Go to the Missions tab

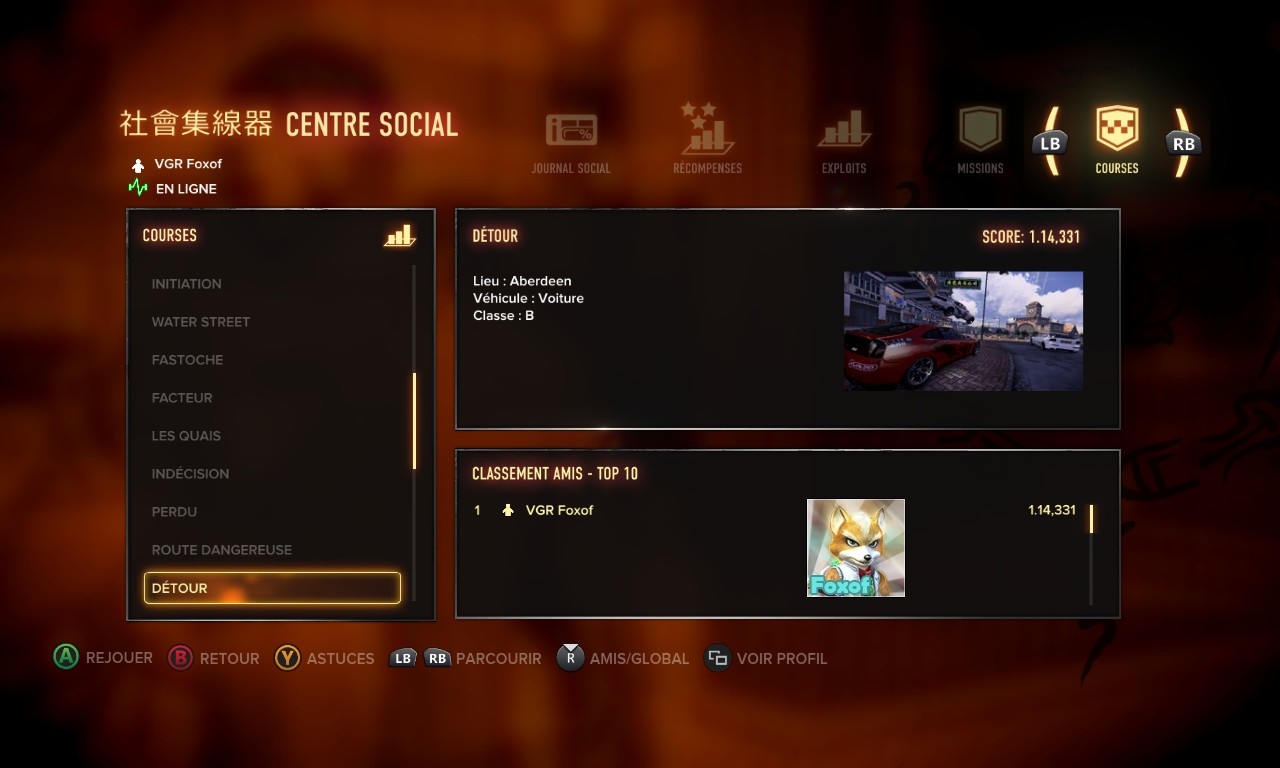click(980, 141)
